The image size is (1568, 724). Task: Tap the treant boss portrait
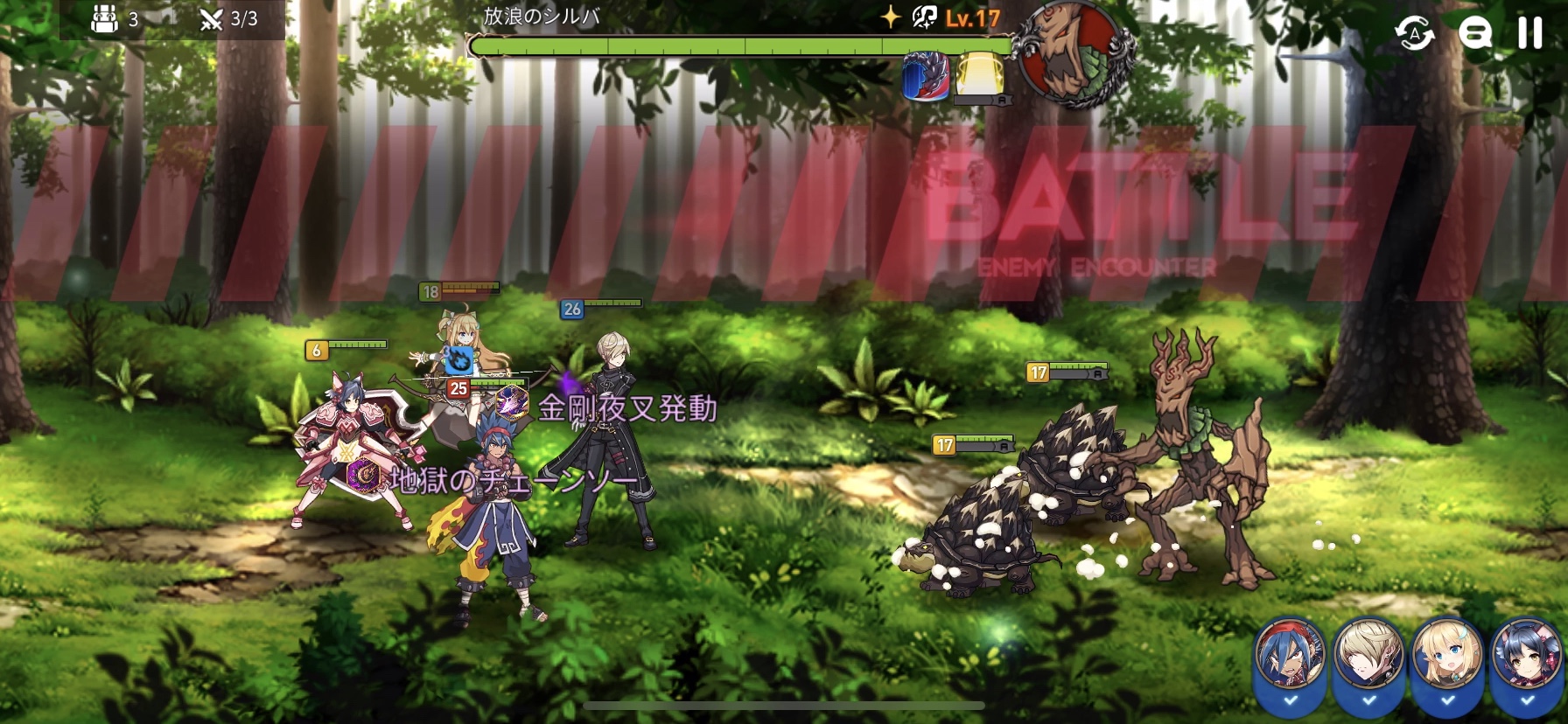tap(1073, 54)
